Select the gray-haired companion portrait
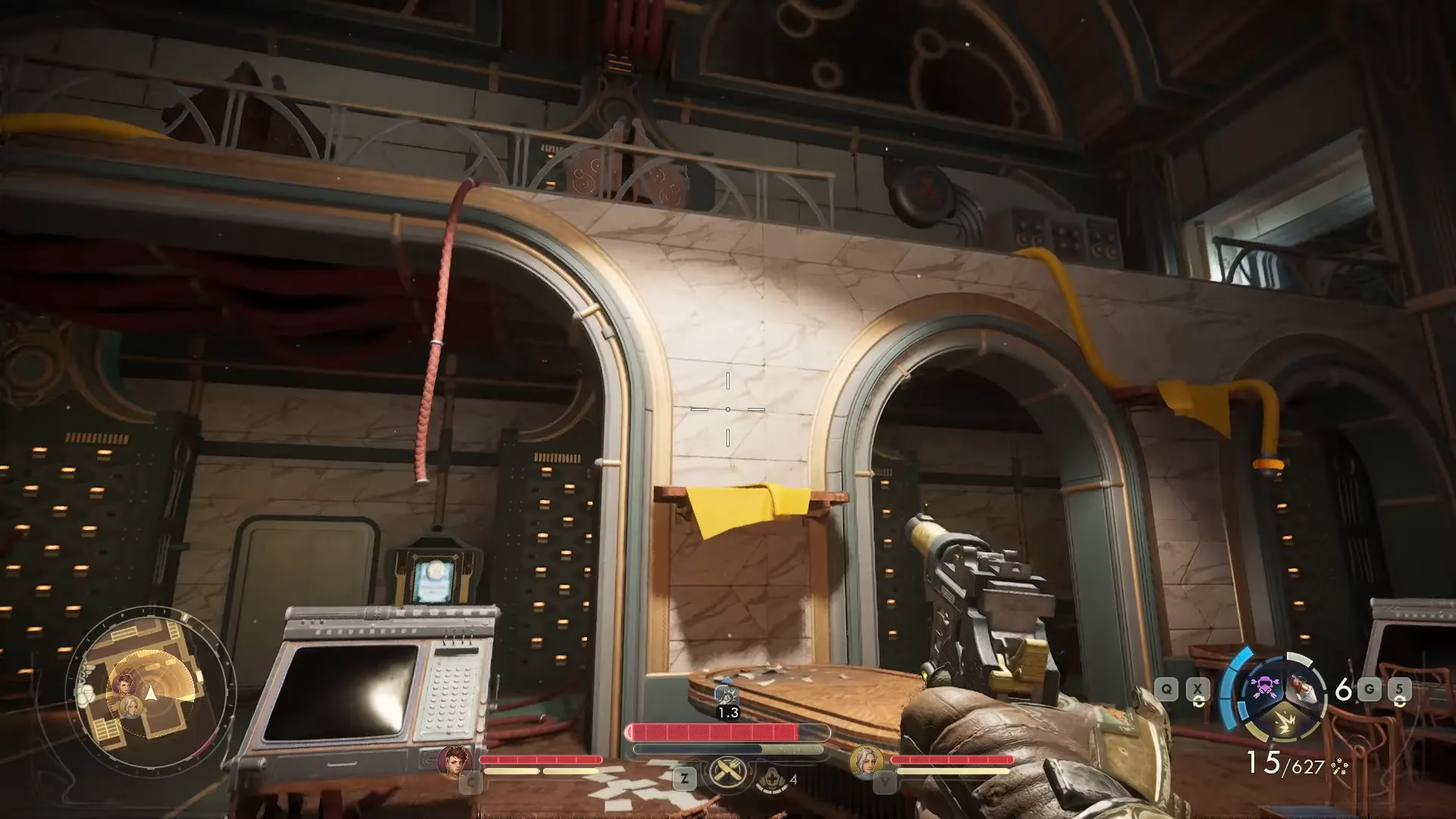This screenshot has height=819, width=1456. coord(866,760)
